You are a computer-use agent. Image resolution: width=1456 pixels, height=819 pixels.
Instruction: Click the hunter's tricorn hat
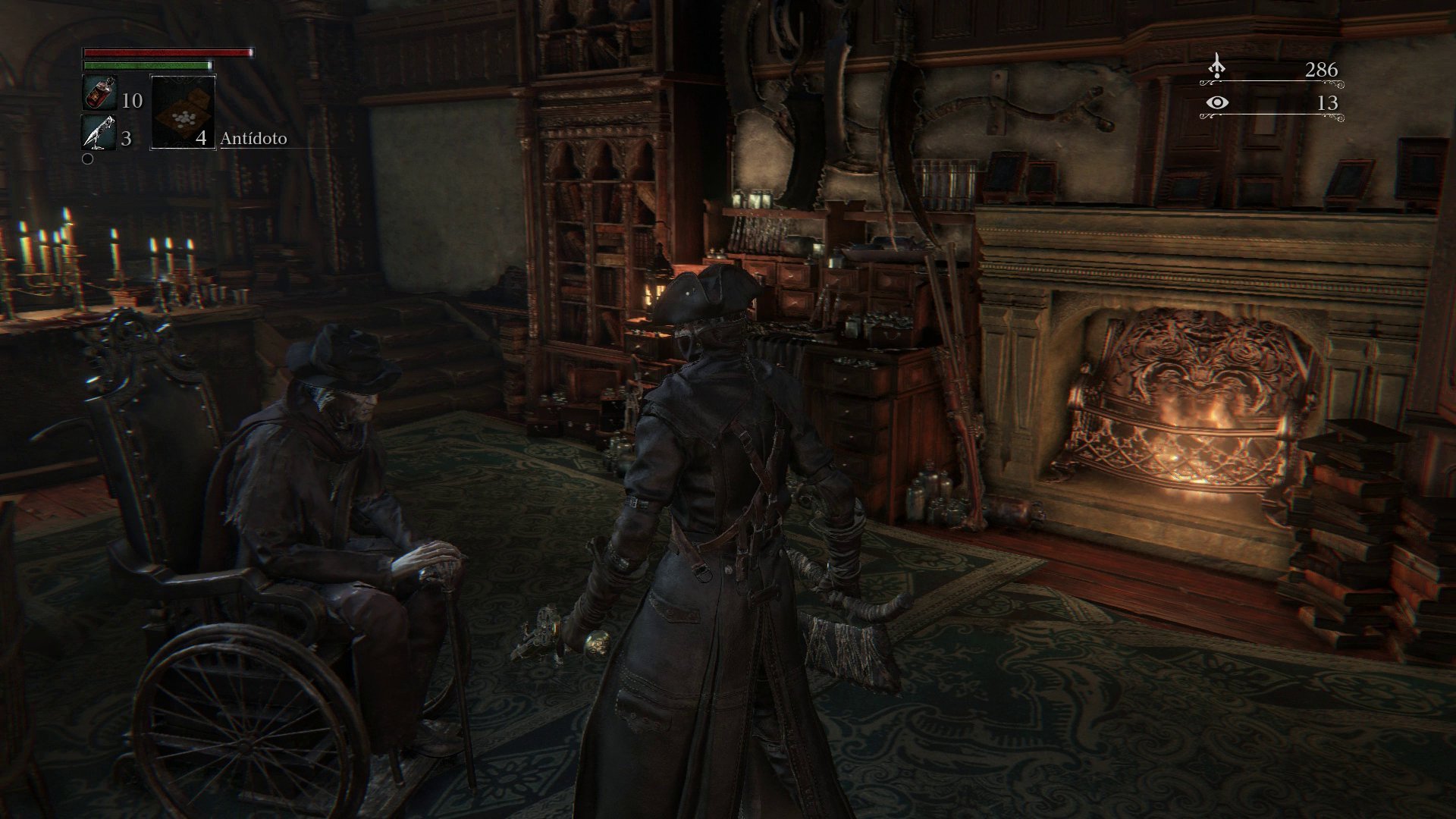coord(711,296)
